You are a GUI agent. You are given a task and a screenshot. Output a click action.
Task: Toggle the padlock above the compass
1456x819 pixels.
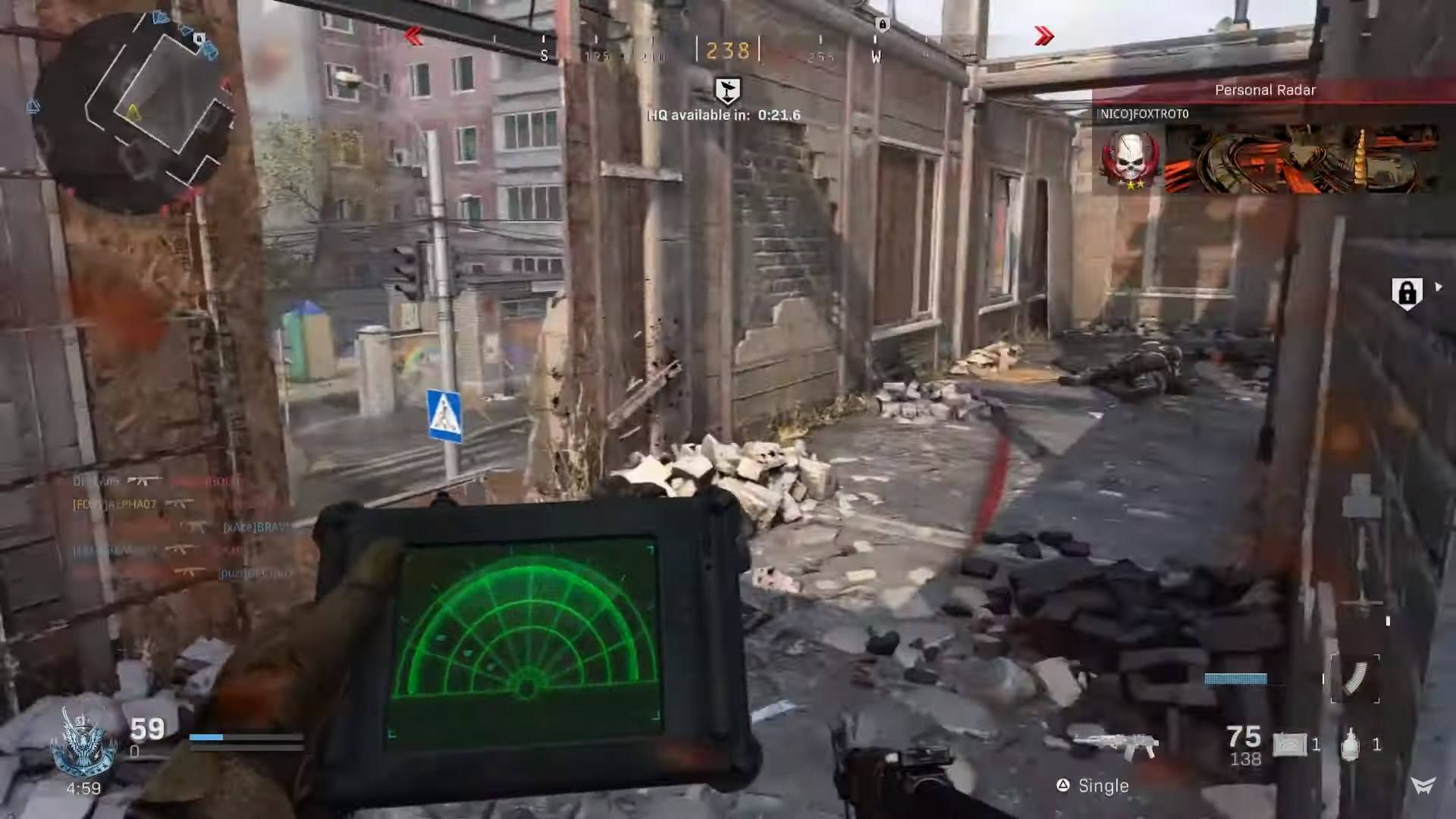[880, 24]
